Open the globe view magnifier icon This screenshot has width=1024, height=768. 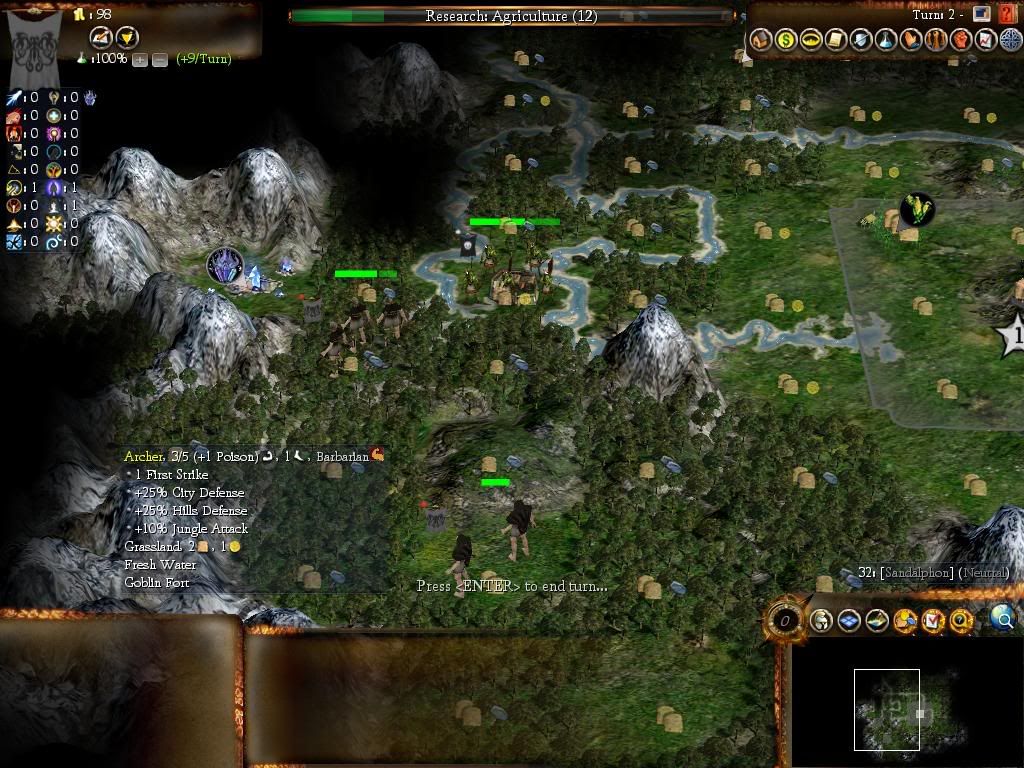click(1002, 620)
